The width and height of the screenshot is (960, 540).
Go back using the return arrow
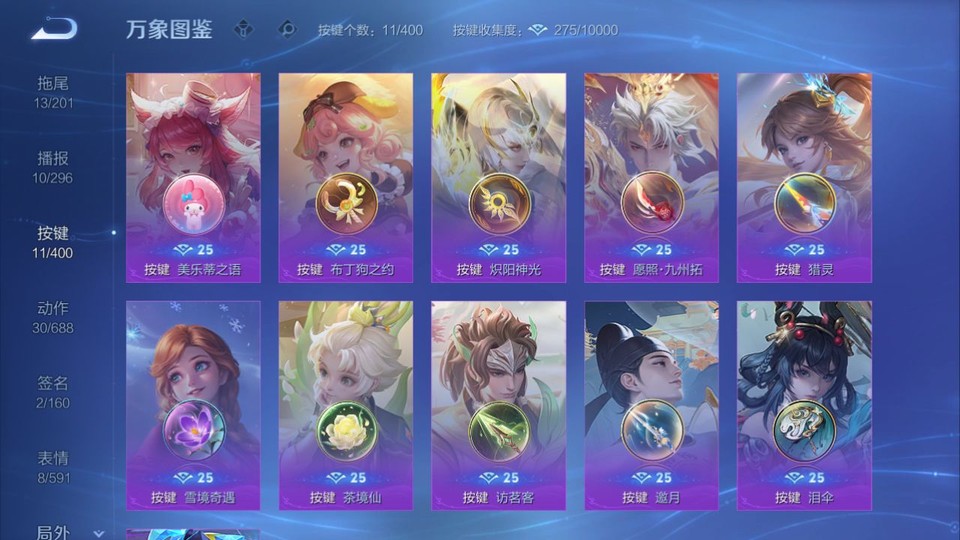[53, 29]
